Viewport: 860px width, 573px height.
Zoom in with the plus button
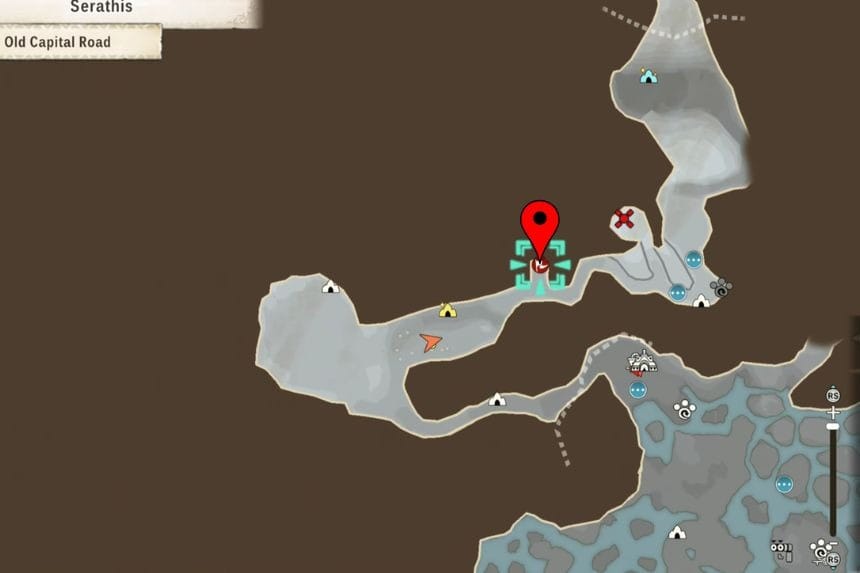point(833,411)
